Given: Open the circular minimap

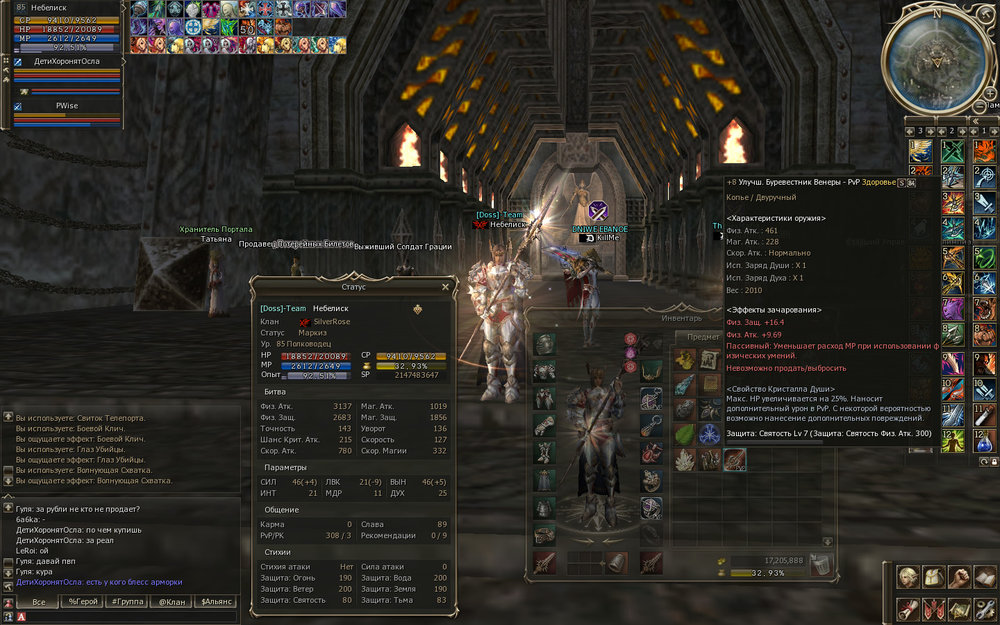Looking at the screenshot, I should (937, 58).
